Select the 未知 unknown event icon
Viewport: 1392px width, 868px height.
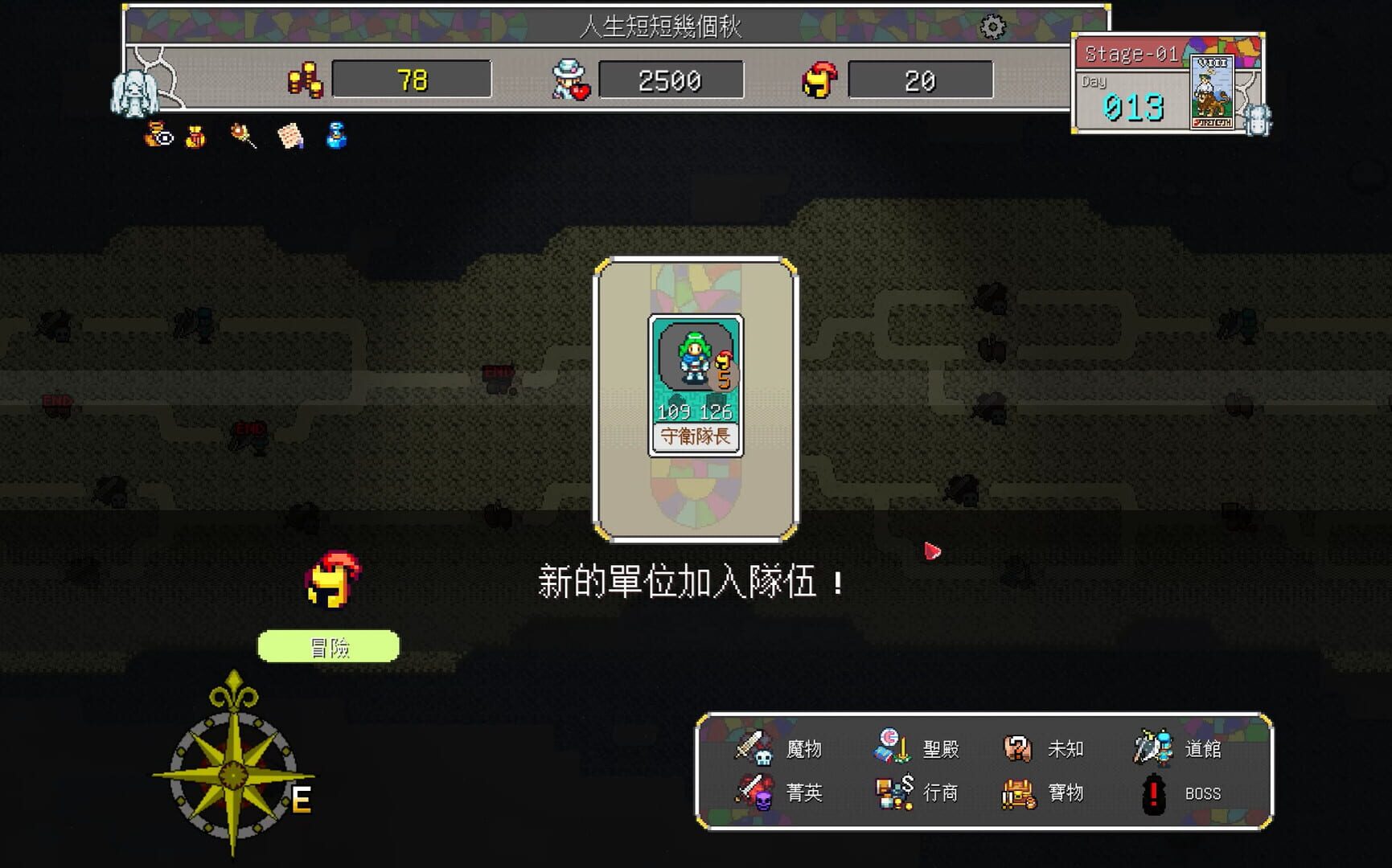(x=1020, y=747)
